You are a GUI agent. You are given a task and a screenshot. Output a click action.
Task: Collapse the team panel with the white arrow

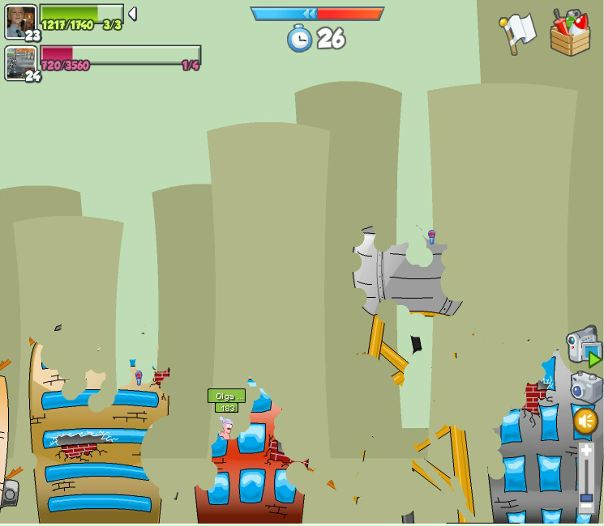pos(132,14)
